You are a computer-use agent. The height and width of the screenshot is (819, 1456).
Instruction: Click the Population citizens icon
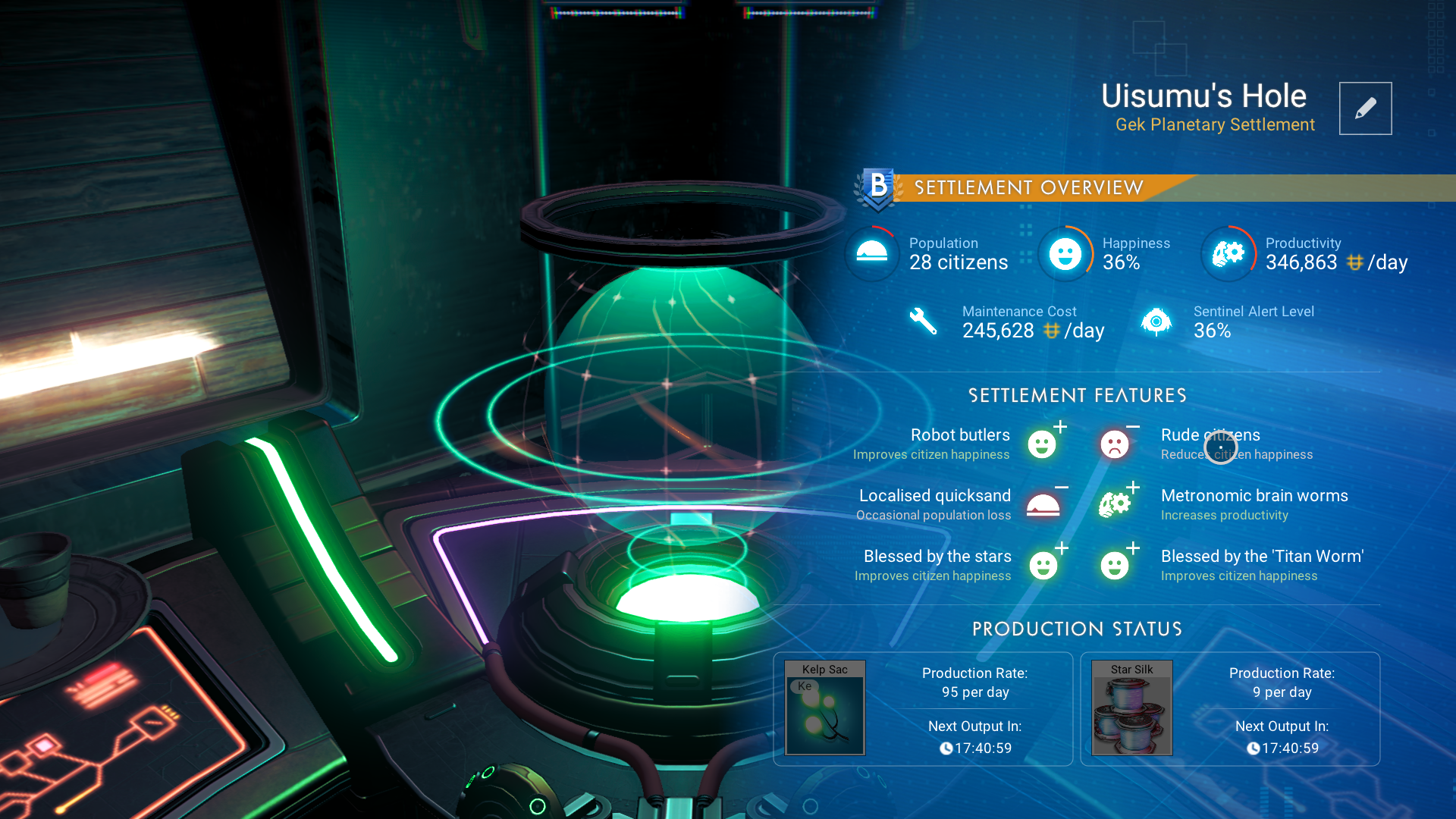point(871,253)
